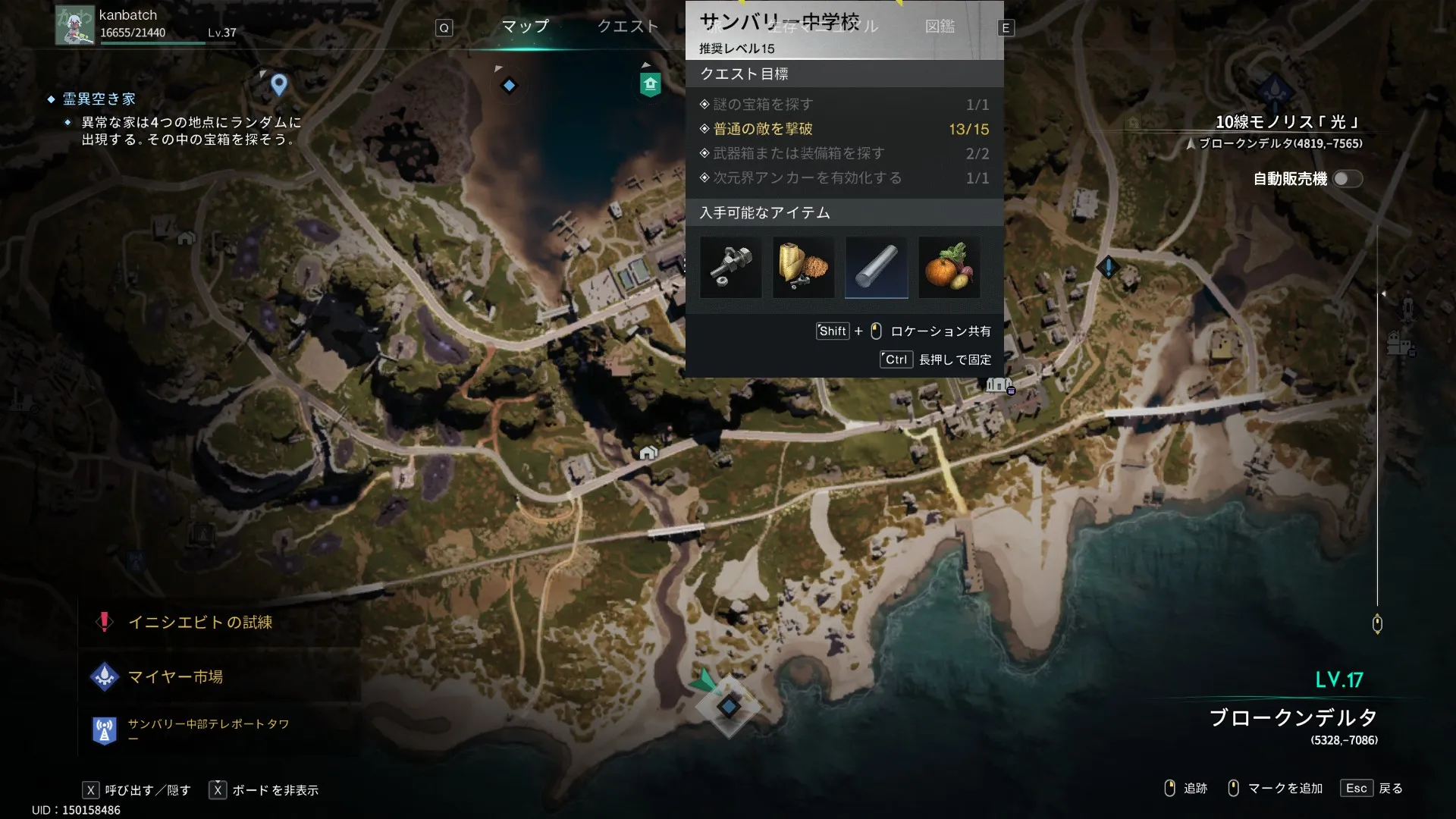
Task: Click the green house marker on map
Action: click(x=650, y=84)
